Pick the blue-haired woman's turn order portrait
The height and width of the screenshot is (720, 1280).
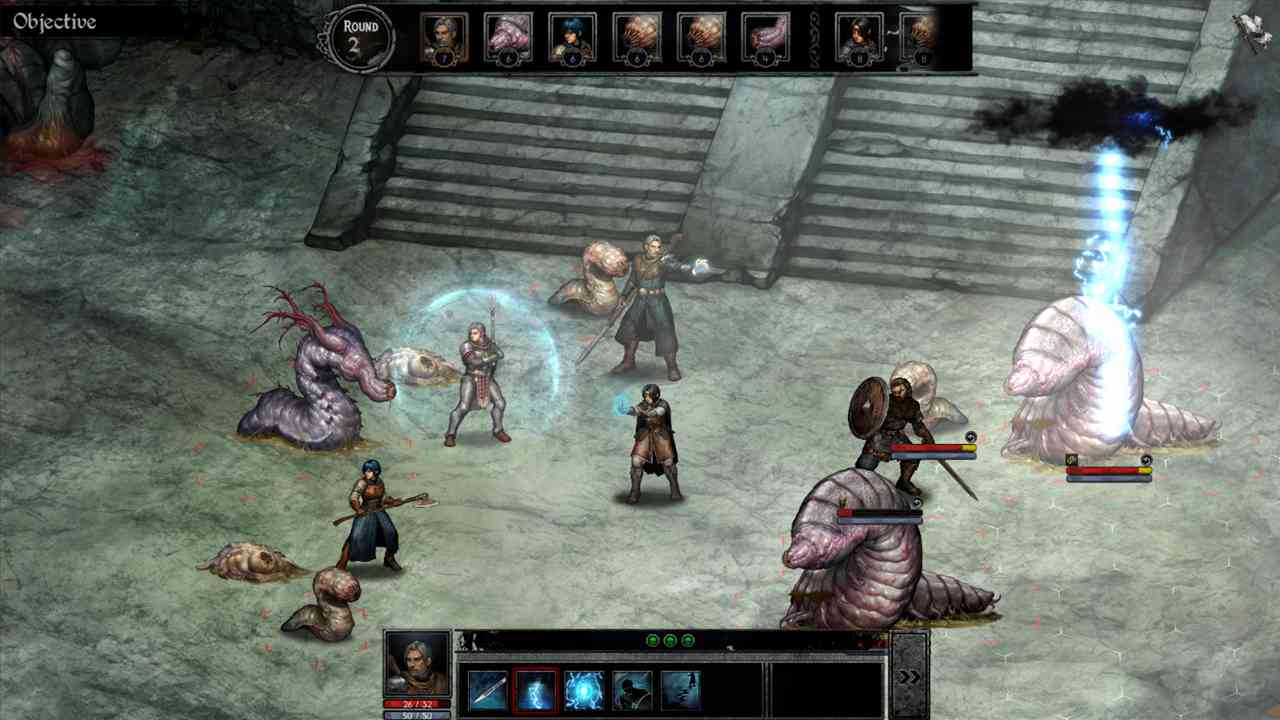572,38
